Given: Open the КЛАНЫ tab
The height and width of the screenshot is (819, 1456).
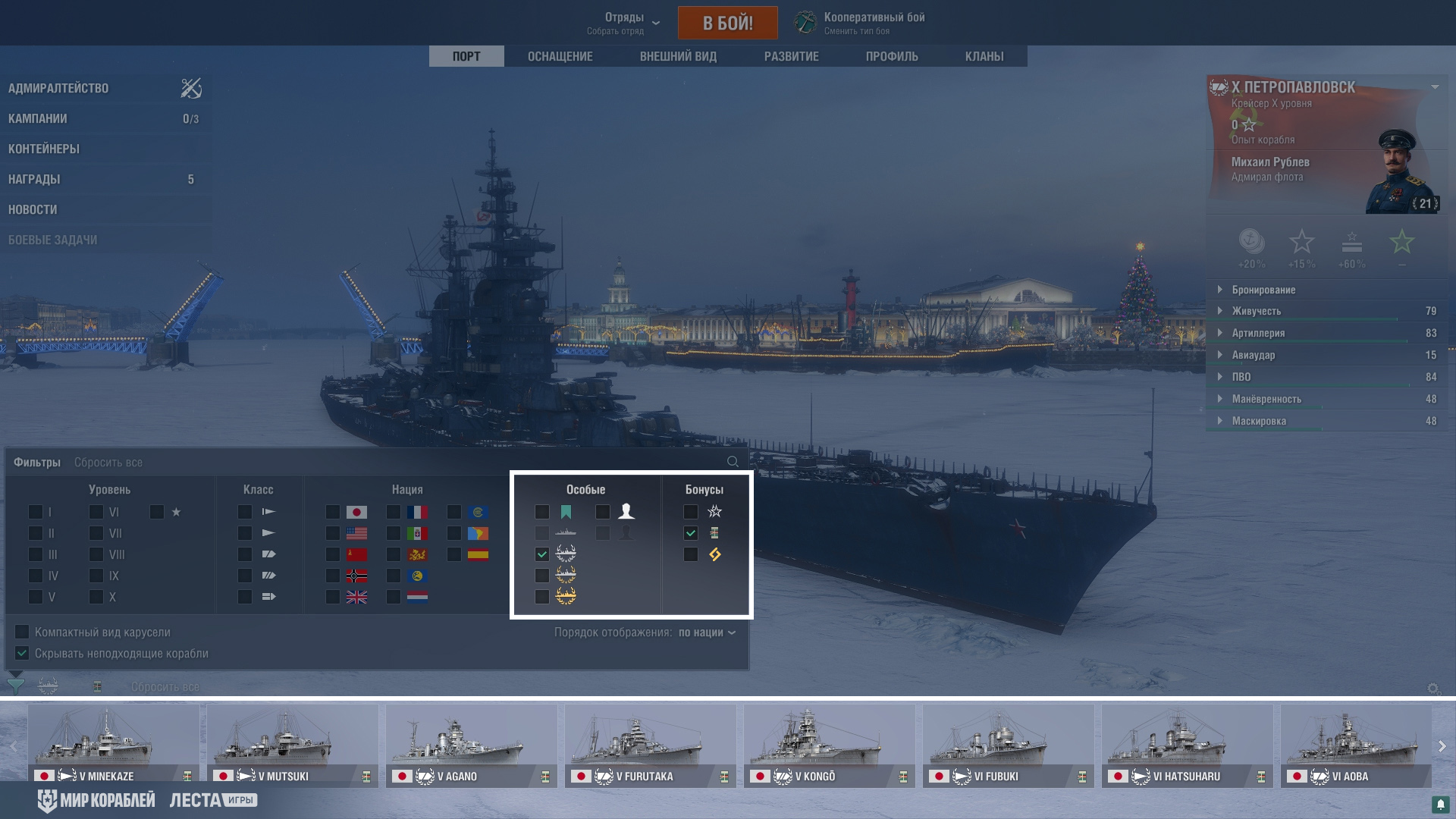Looking at the screenshot, I should pyautogui.click(x=984, y=56).
